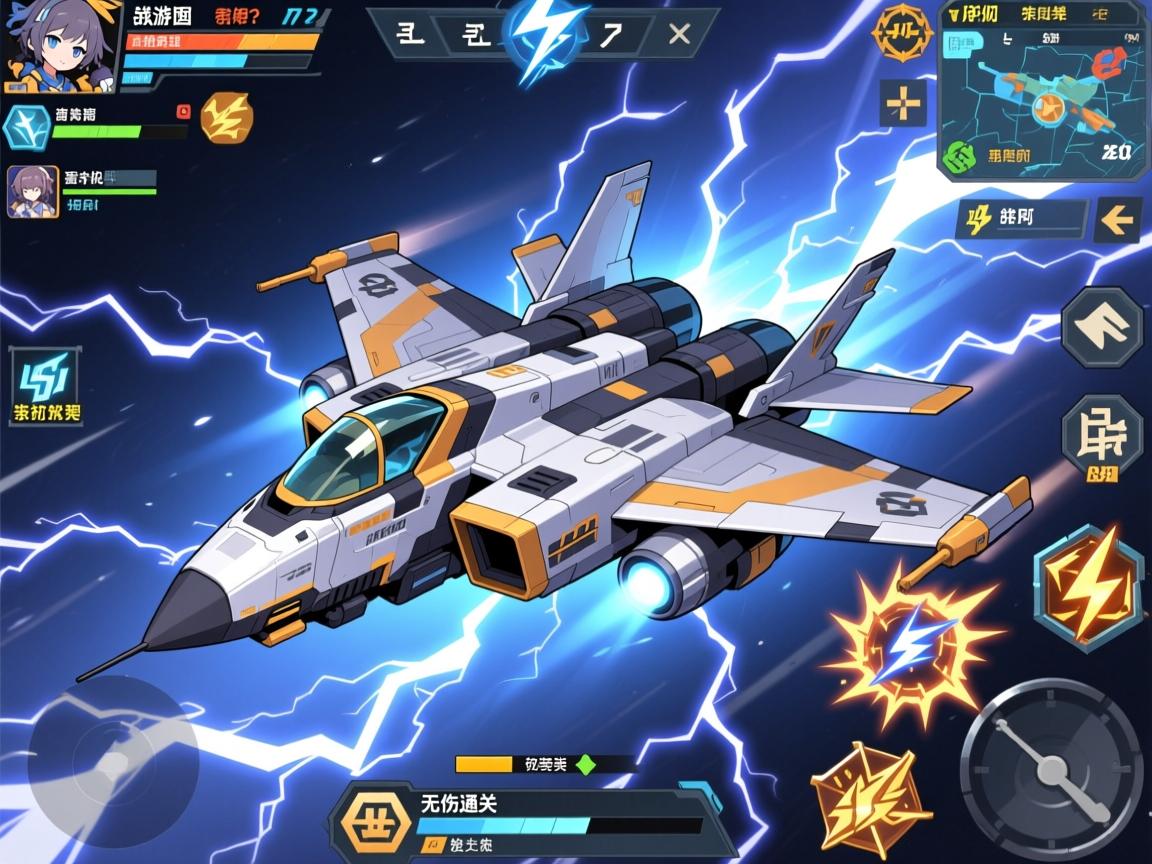
Task: Tap the blue hexagon lightning buff icon
Action: (25, 126)
